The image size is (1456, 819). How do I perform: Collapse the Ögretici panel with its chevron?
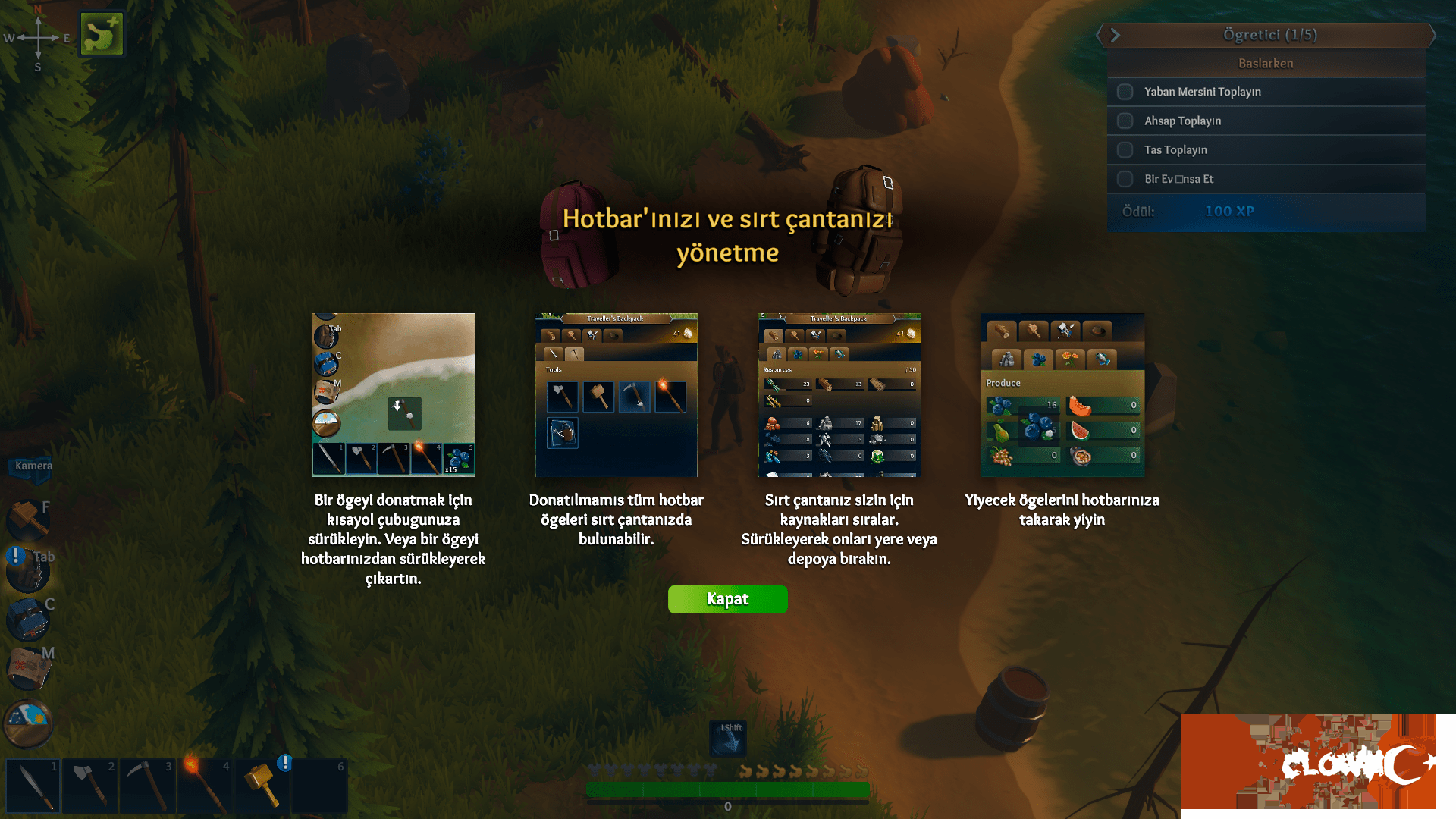1115,35
